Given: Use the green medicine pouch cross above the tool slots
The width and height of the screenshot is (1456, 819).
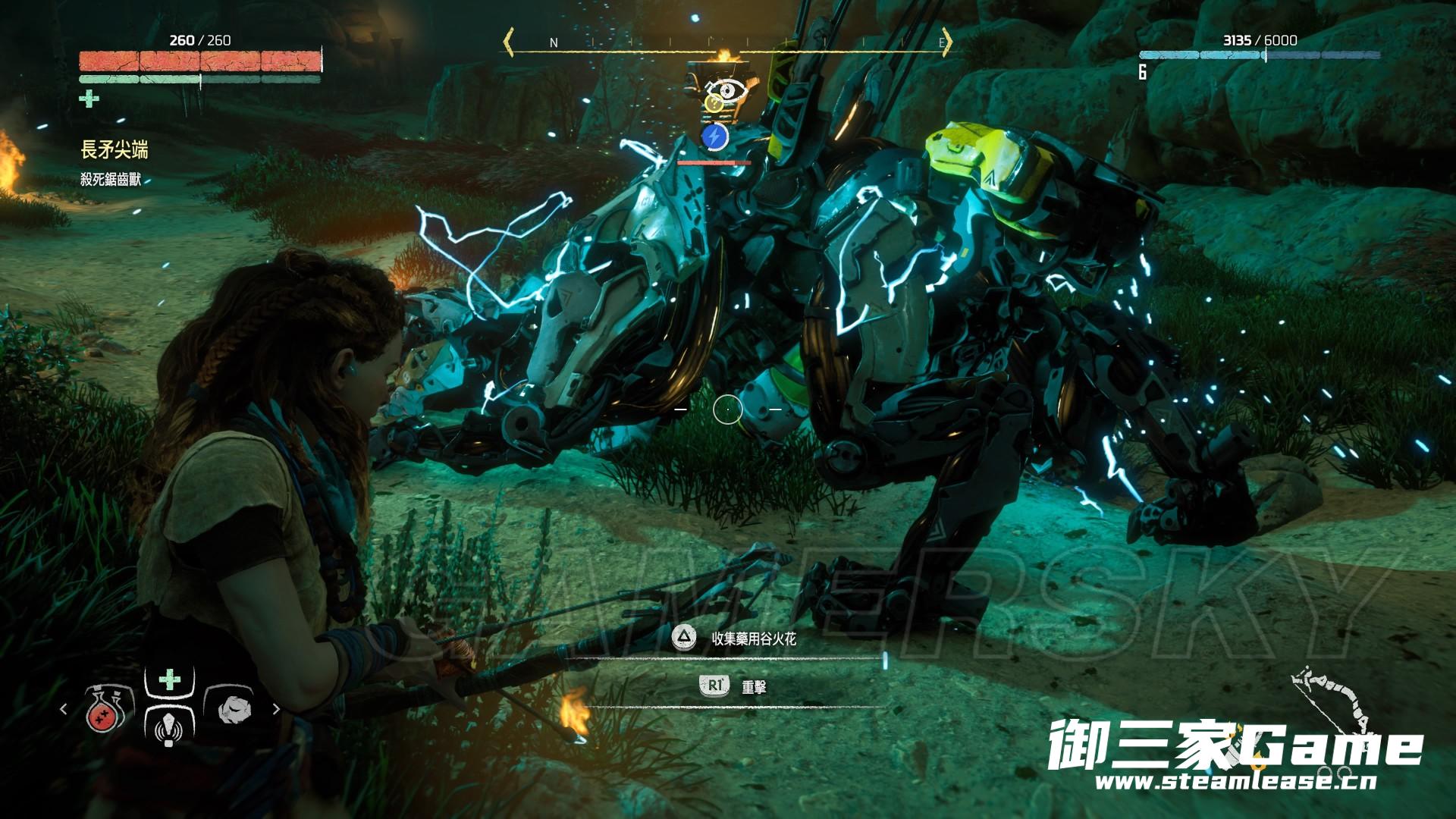Looking at the screenshot, I should [169, 679].
